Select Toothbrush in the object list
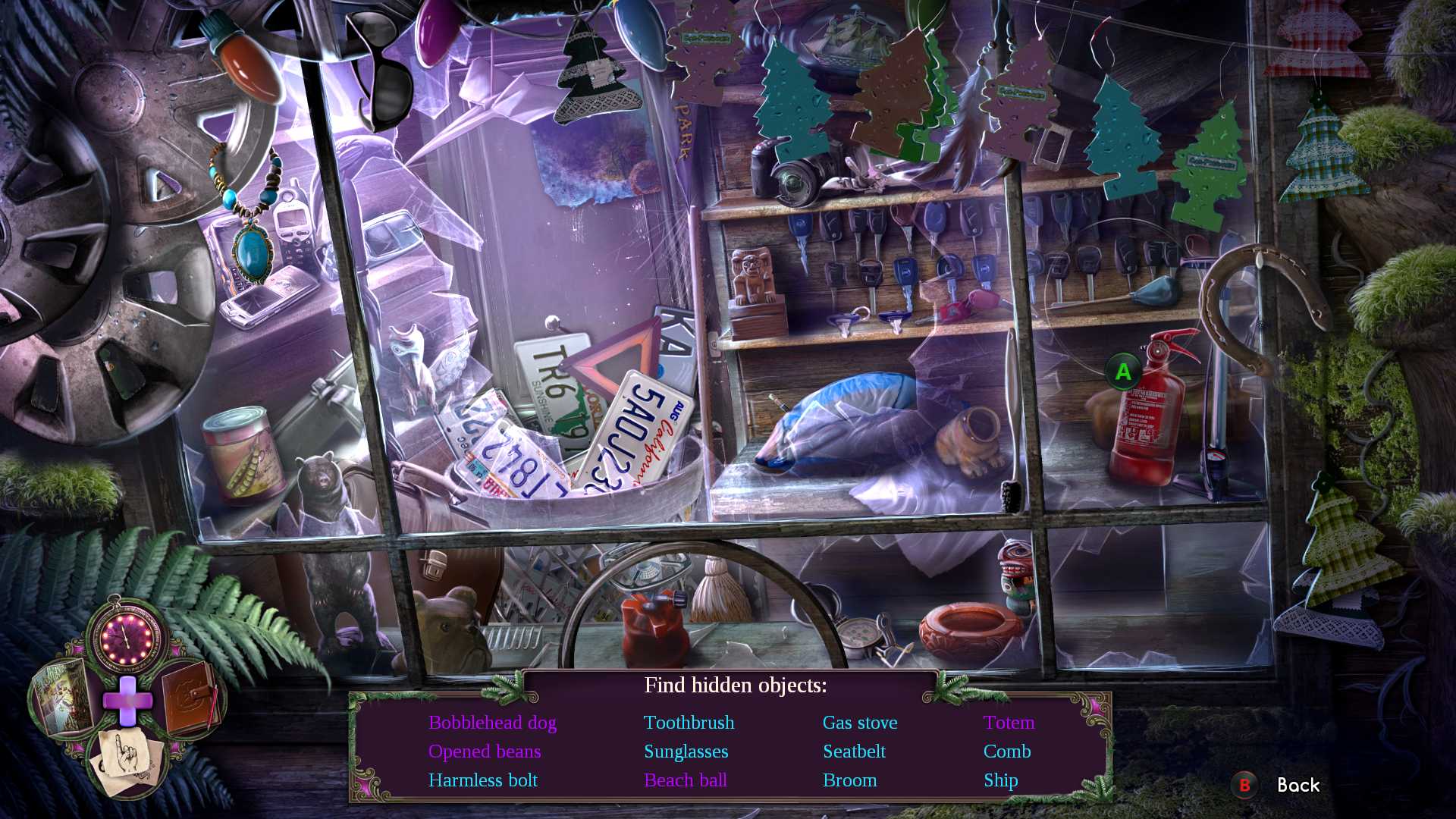The width and height of the screenshot is (1456, 819). (x=689, y=723)
